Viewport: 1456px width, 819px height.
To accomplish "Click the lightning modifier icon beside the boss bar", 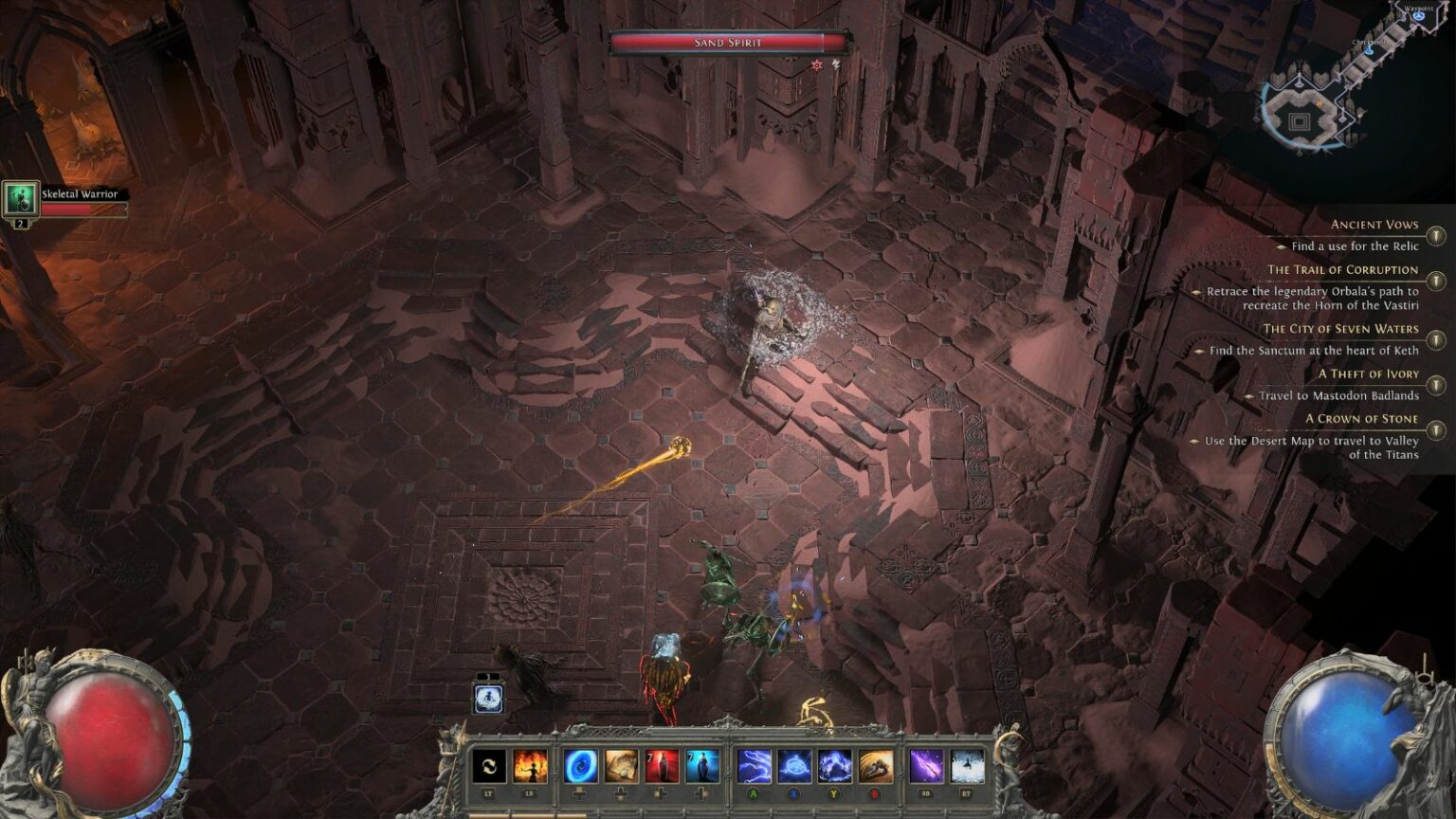I will (x=834, y=64).
